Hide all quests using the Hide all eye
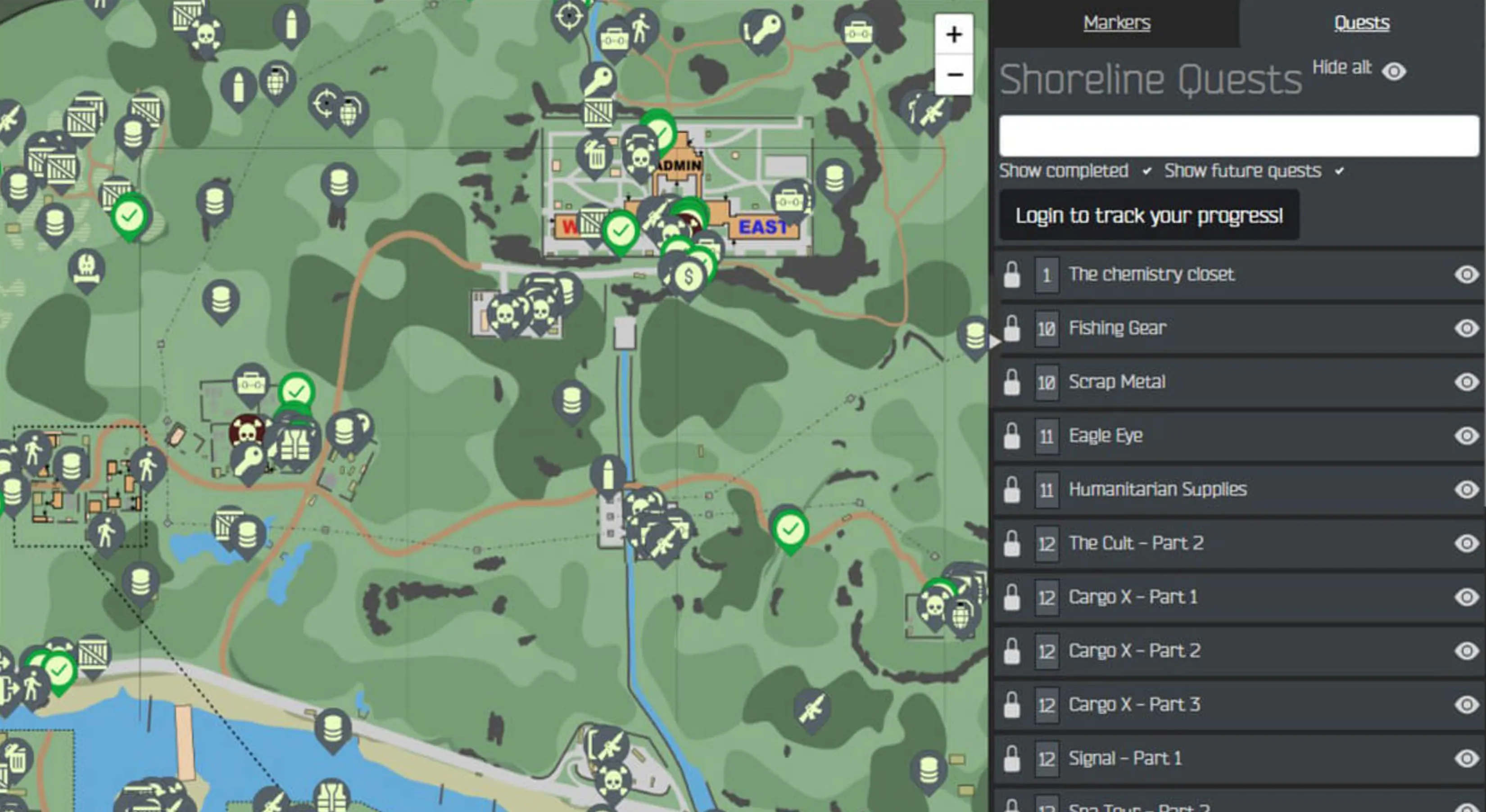The width and height of the screenshot is (1486, 812). (1395, 72)
